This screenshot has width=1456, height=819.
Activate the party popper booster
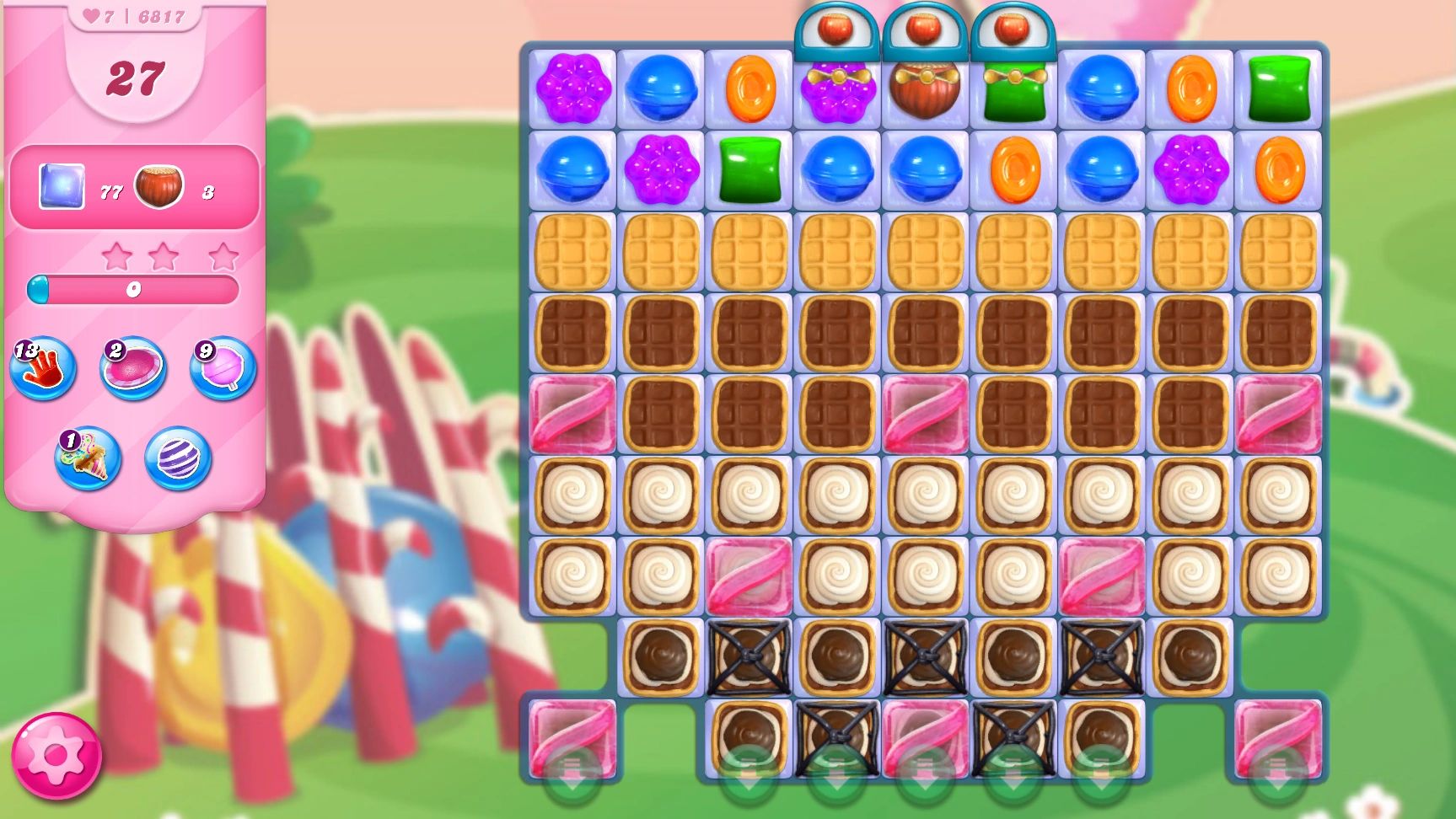[88, 459]
